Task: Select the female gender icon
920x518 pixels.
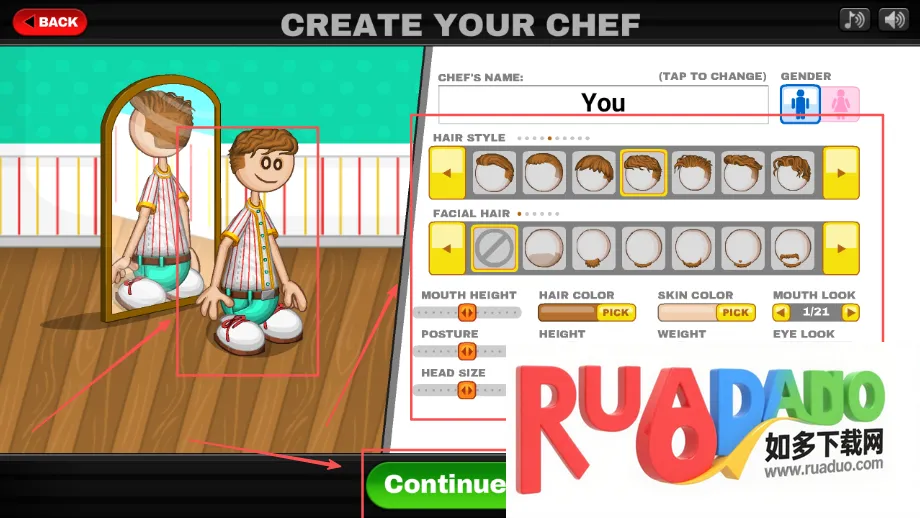Action: coord(841,103)
